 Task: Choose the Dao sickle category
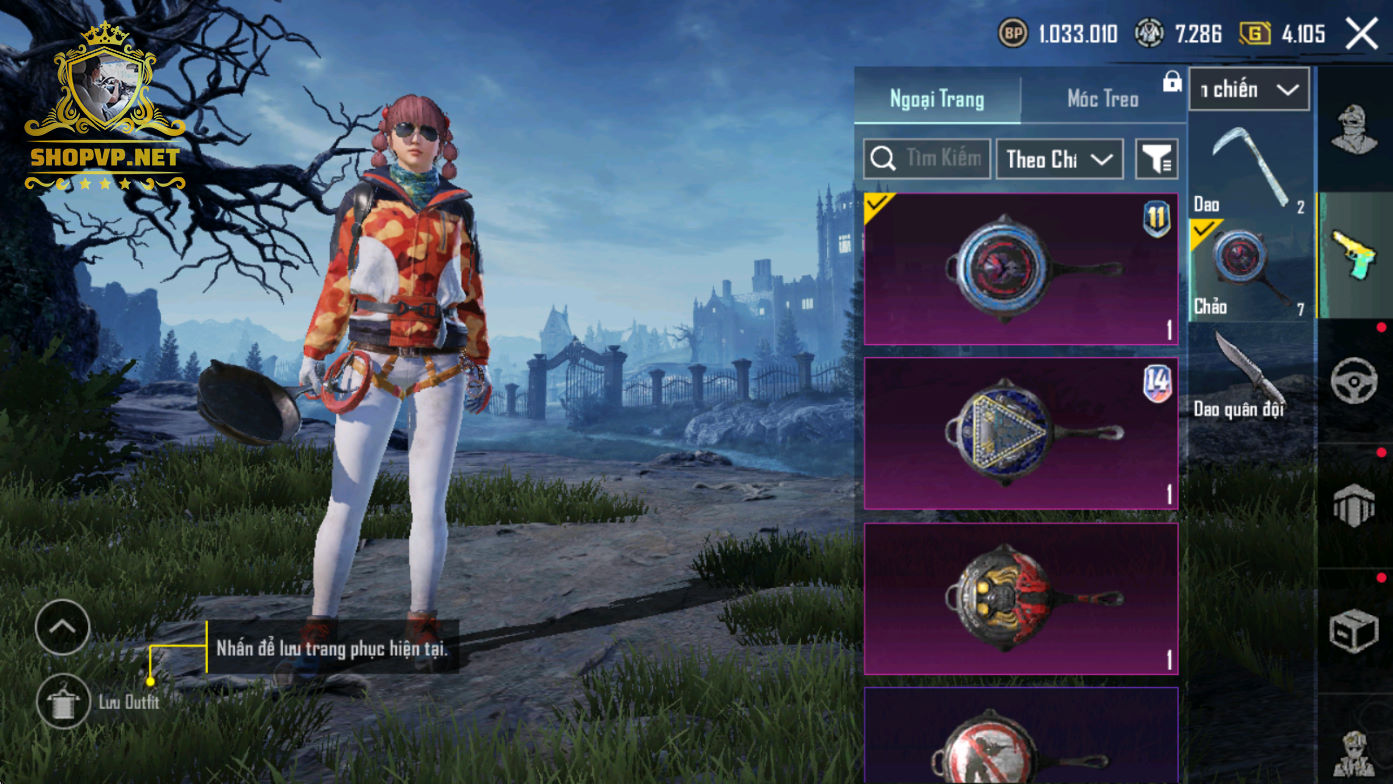tap(1250, 168)
